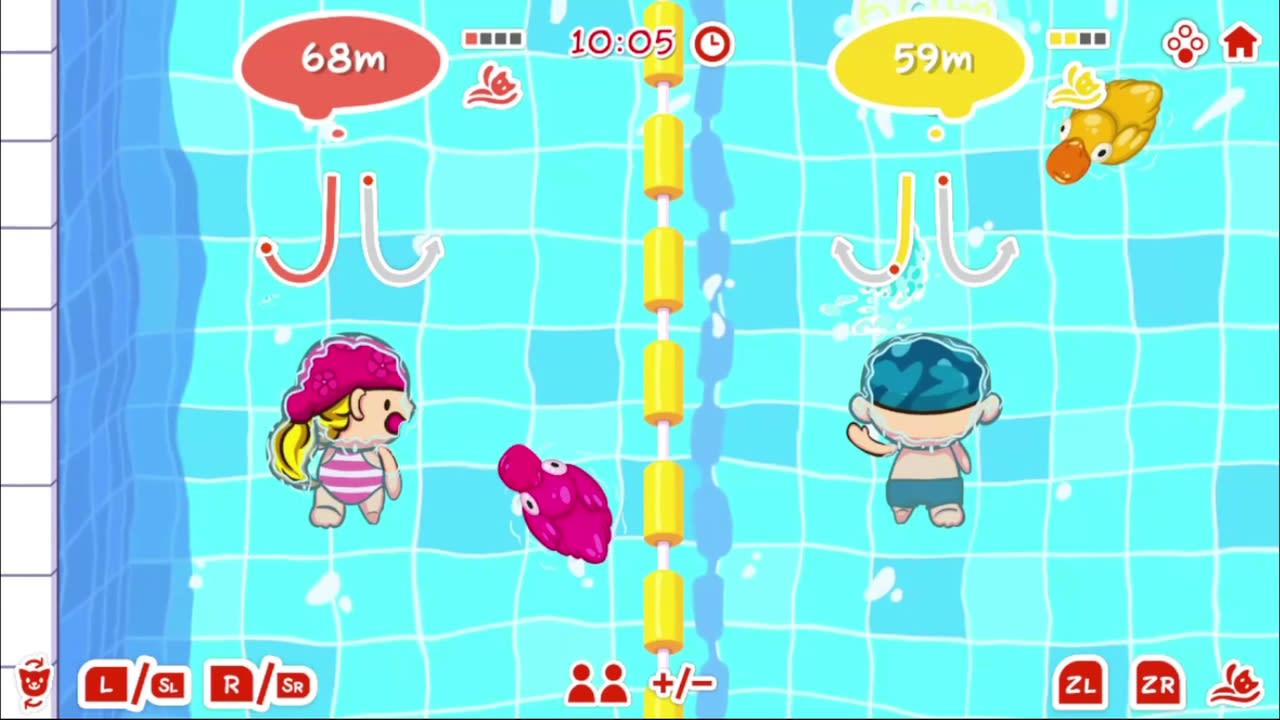Click the Home icon in the top right

point(1240,42)
